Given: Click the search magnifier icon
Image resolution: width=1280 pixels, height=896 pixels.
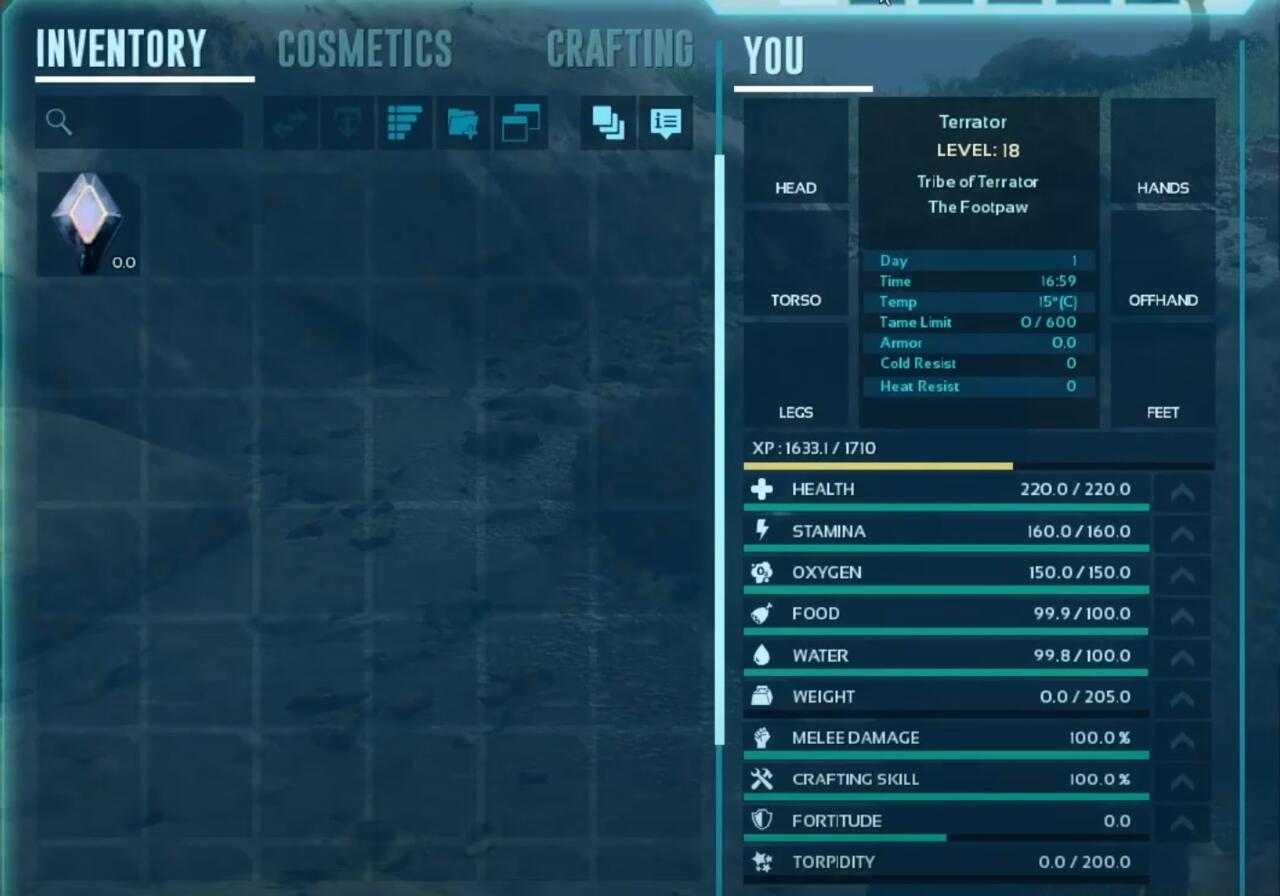Looking at the screenshot, I should click(x=59, y=122).
